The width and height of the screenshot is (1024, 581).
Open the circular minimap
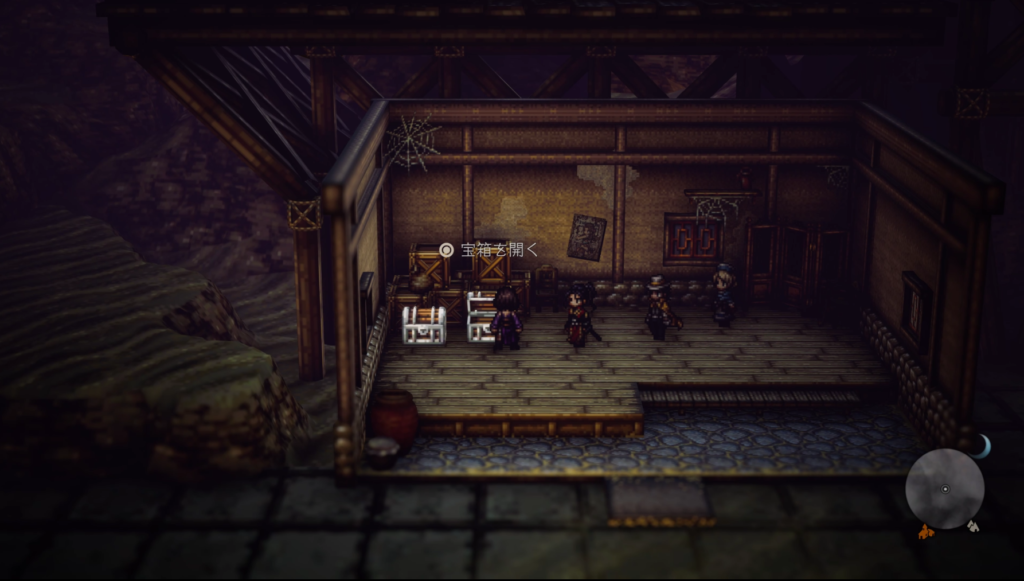pyautogui.click(x=944, y=489)
